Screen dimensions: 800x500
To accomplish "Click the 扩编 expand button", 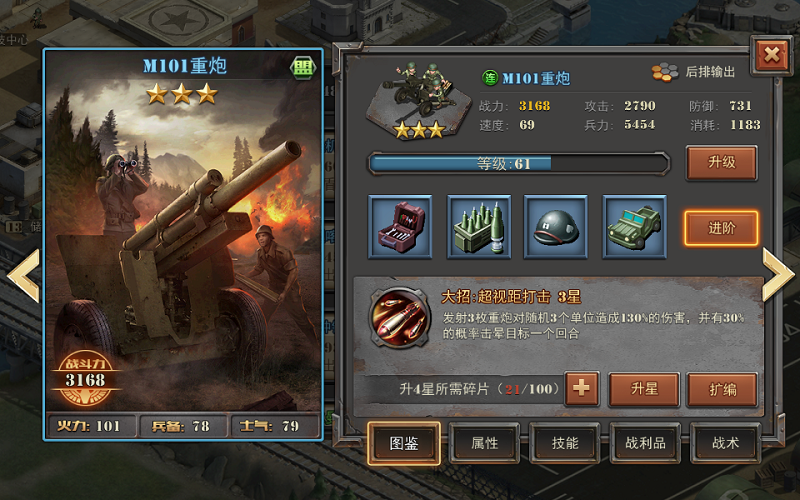I will [x=721, y=389].
